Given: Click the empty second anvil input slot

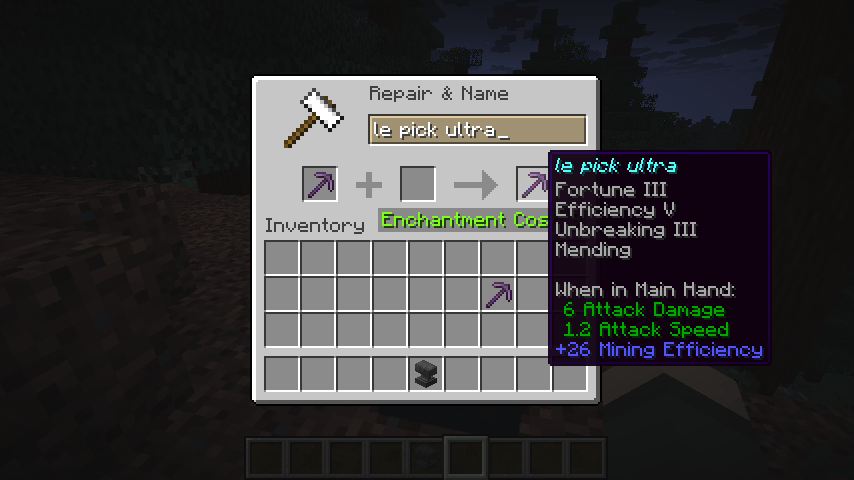Looking at the screenshot, I should coord(418,185).
